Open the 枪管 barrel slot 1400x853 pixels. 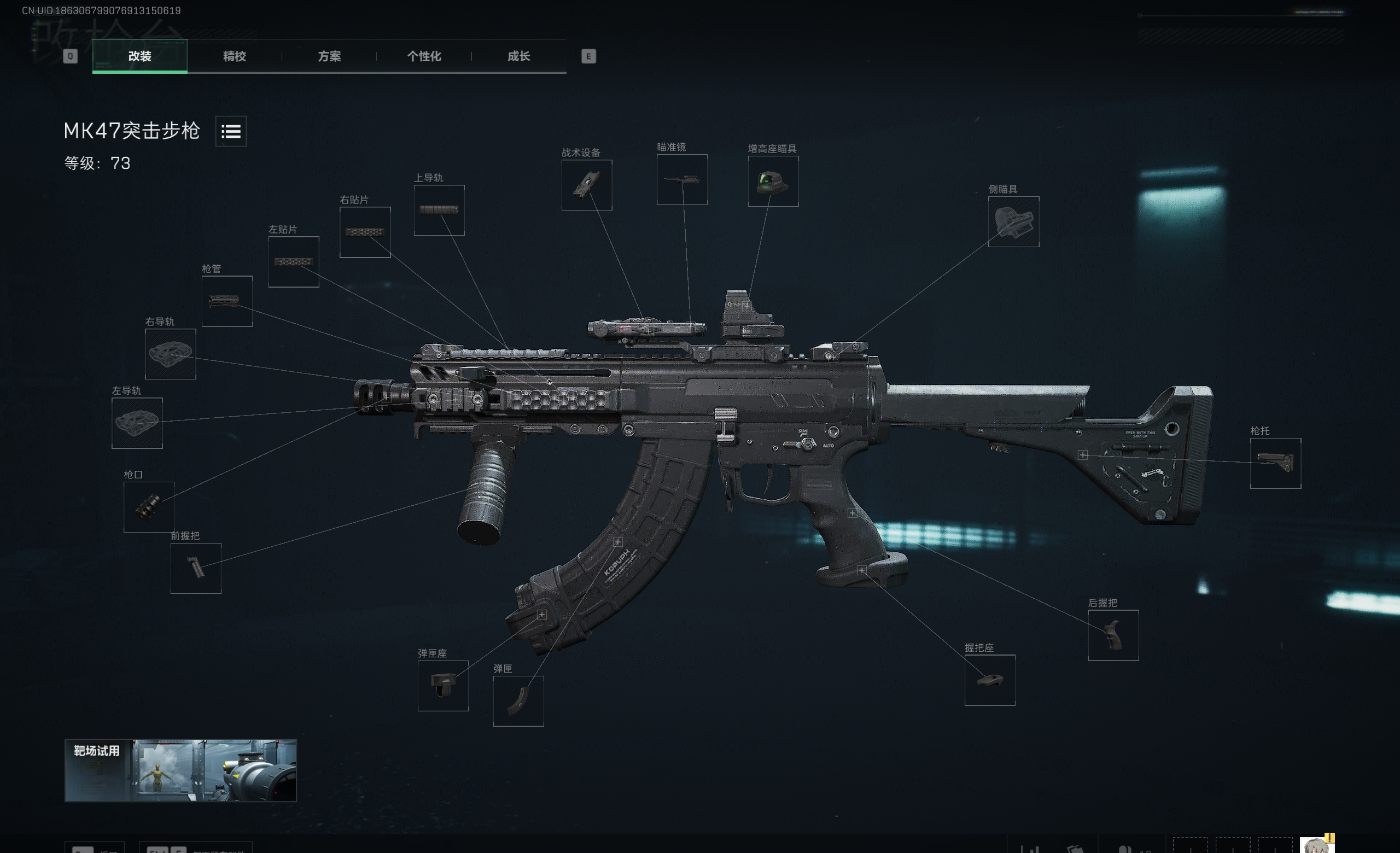tap(227, 301)
